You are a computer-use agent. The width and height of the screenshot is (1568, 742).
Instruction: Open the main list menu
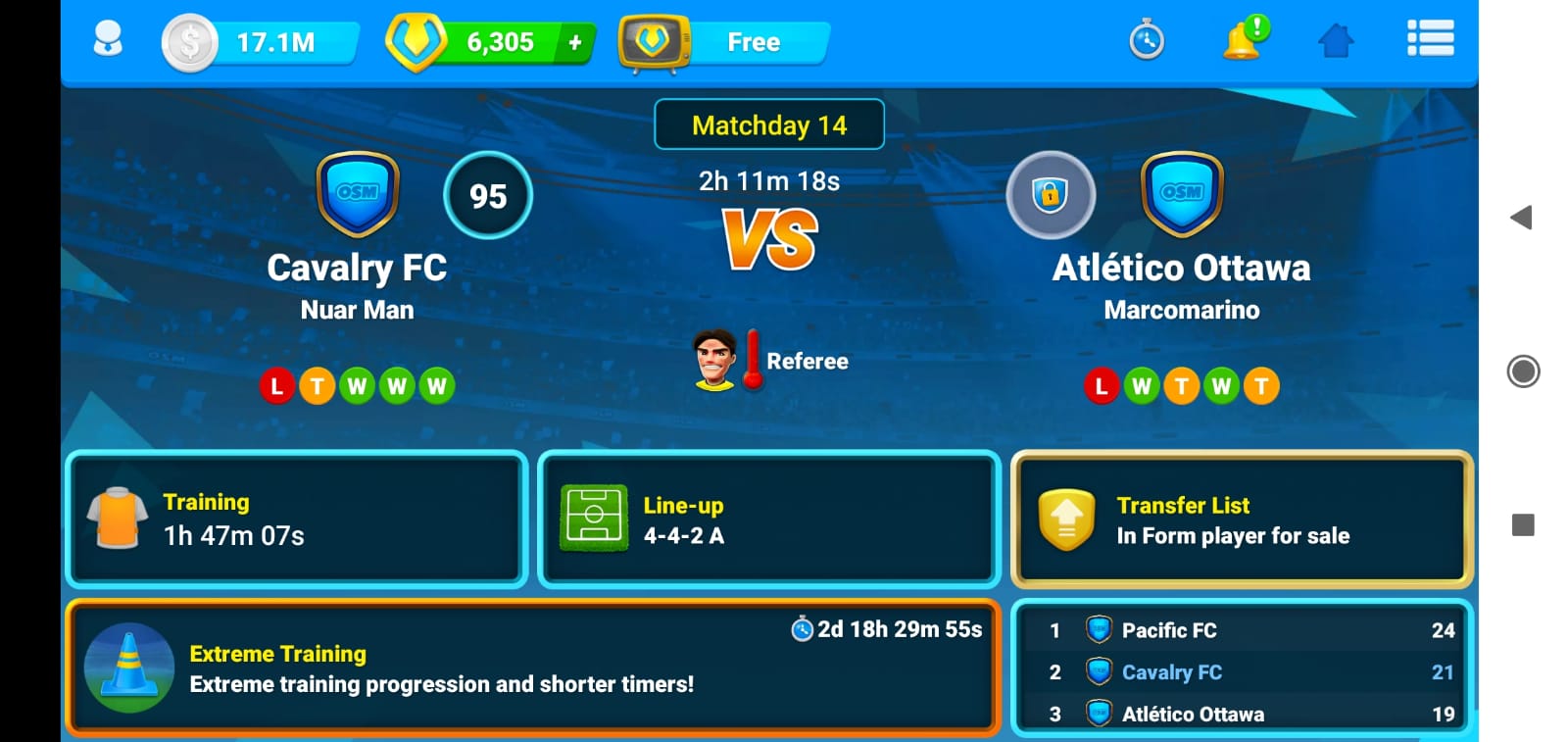(1430, 39)
